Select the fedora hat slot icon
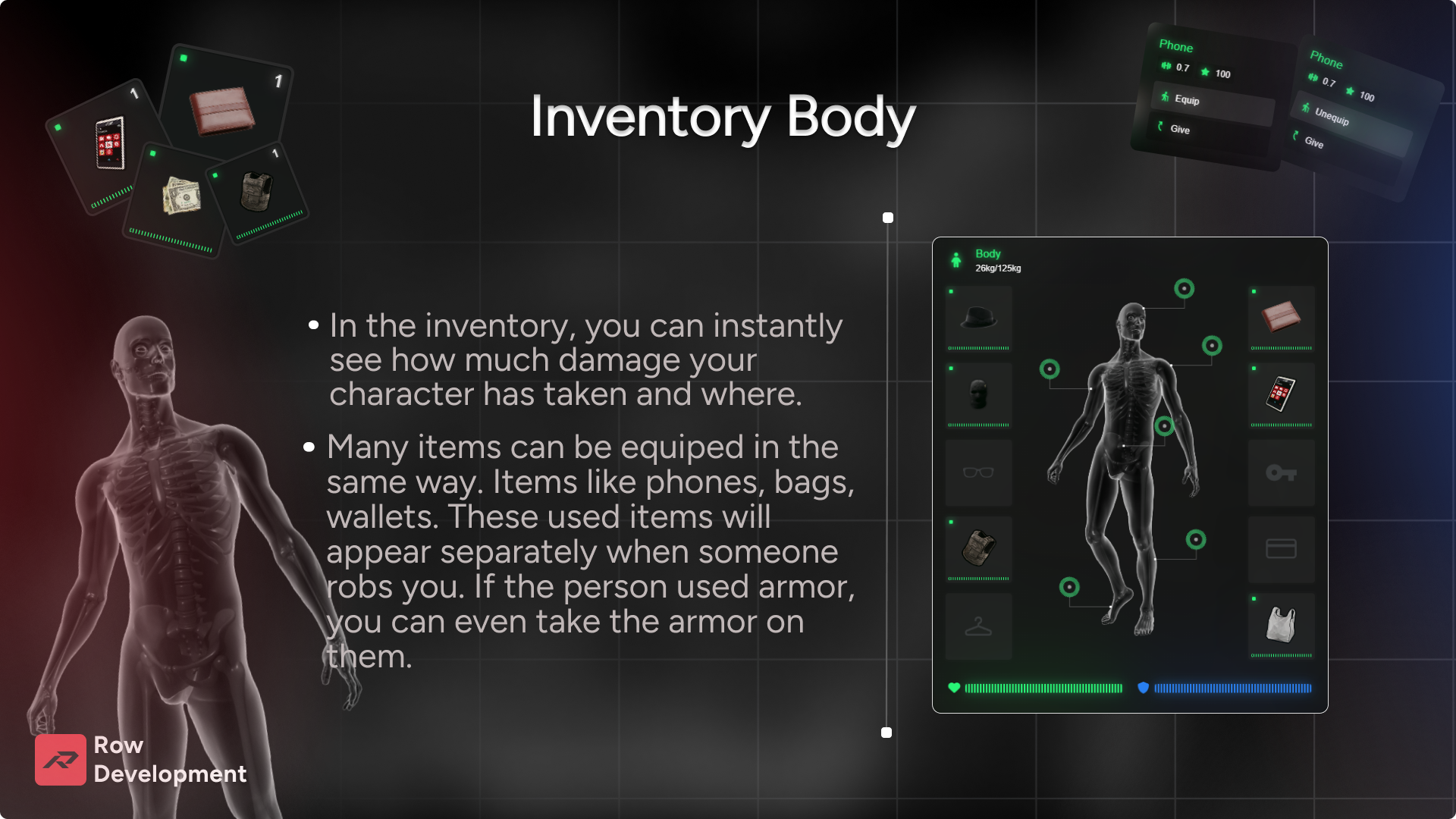Screen dimensions: 1456x819 [978, 317]
